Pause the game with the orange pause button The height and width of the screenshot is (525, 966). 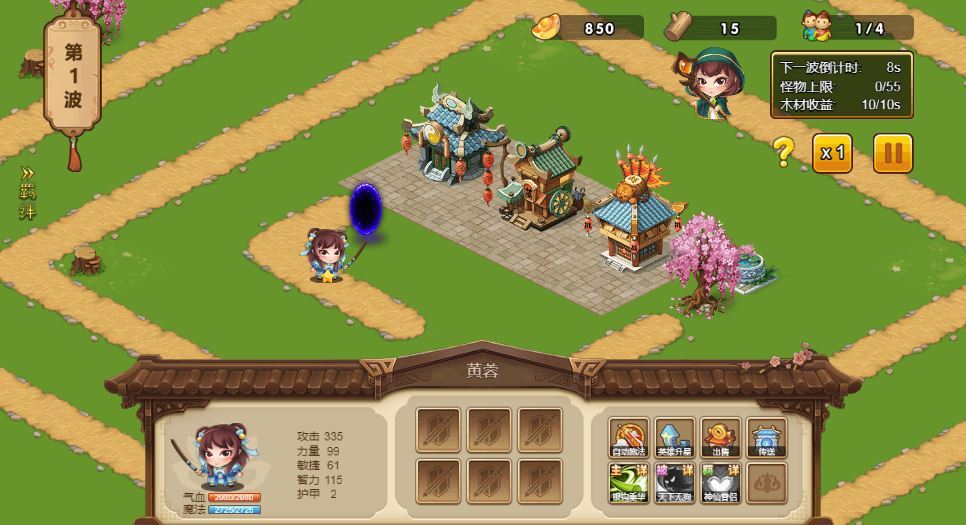tap(893, 153)
